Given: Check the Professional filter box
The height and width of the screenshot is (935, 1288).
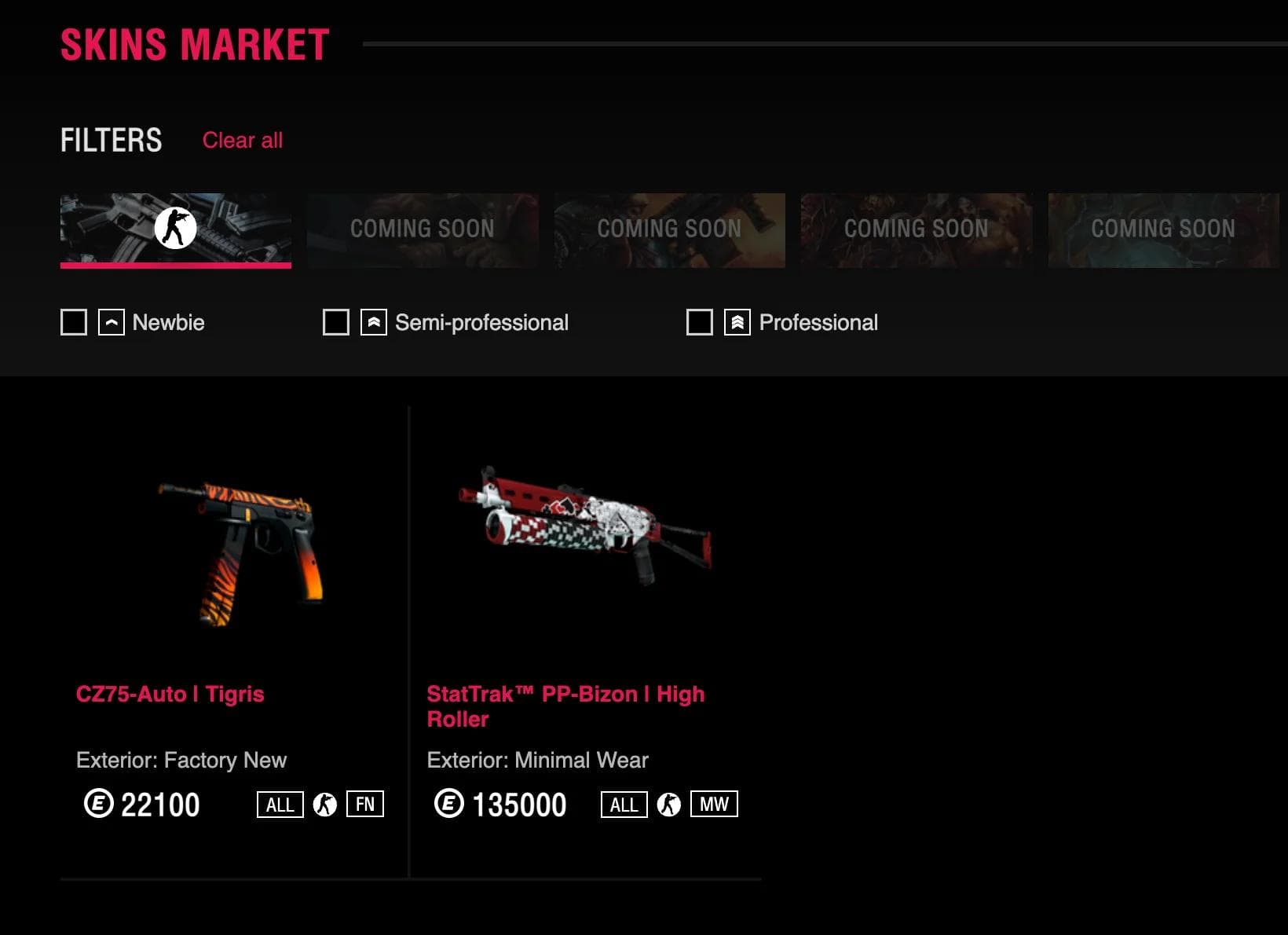Looking at the screenshot, I should [699, 322].
